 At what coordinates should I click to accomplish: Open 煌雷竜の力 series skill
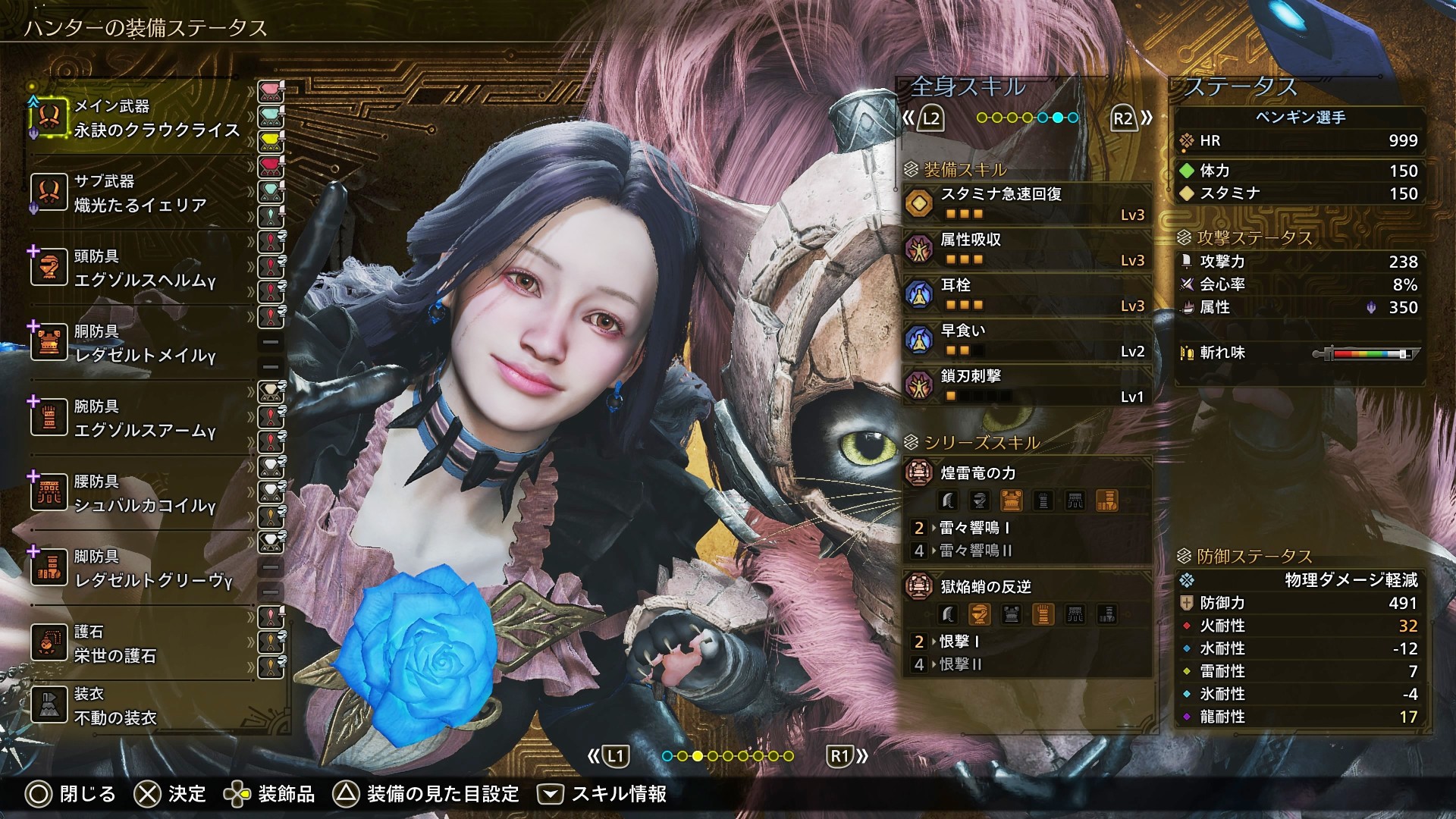tap(1028, 474)
